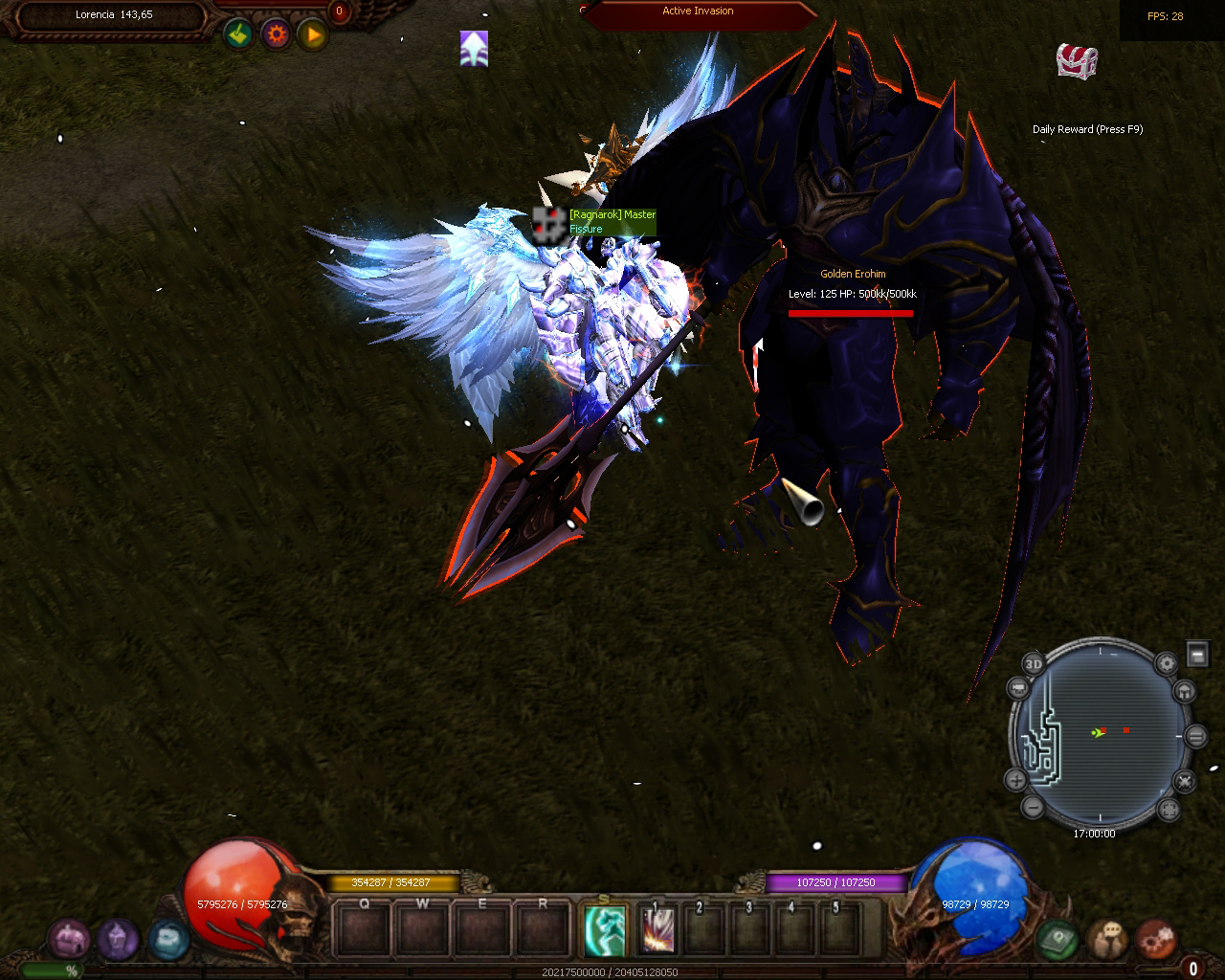Minimize the minimap panel

pyautogui.click(x=1197, y=655)
